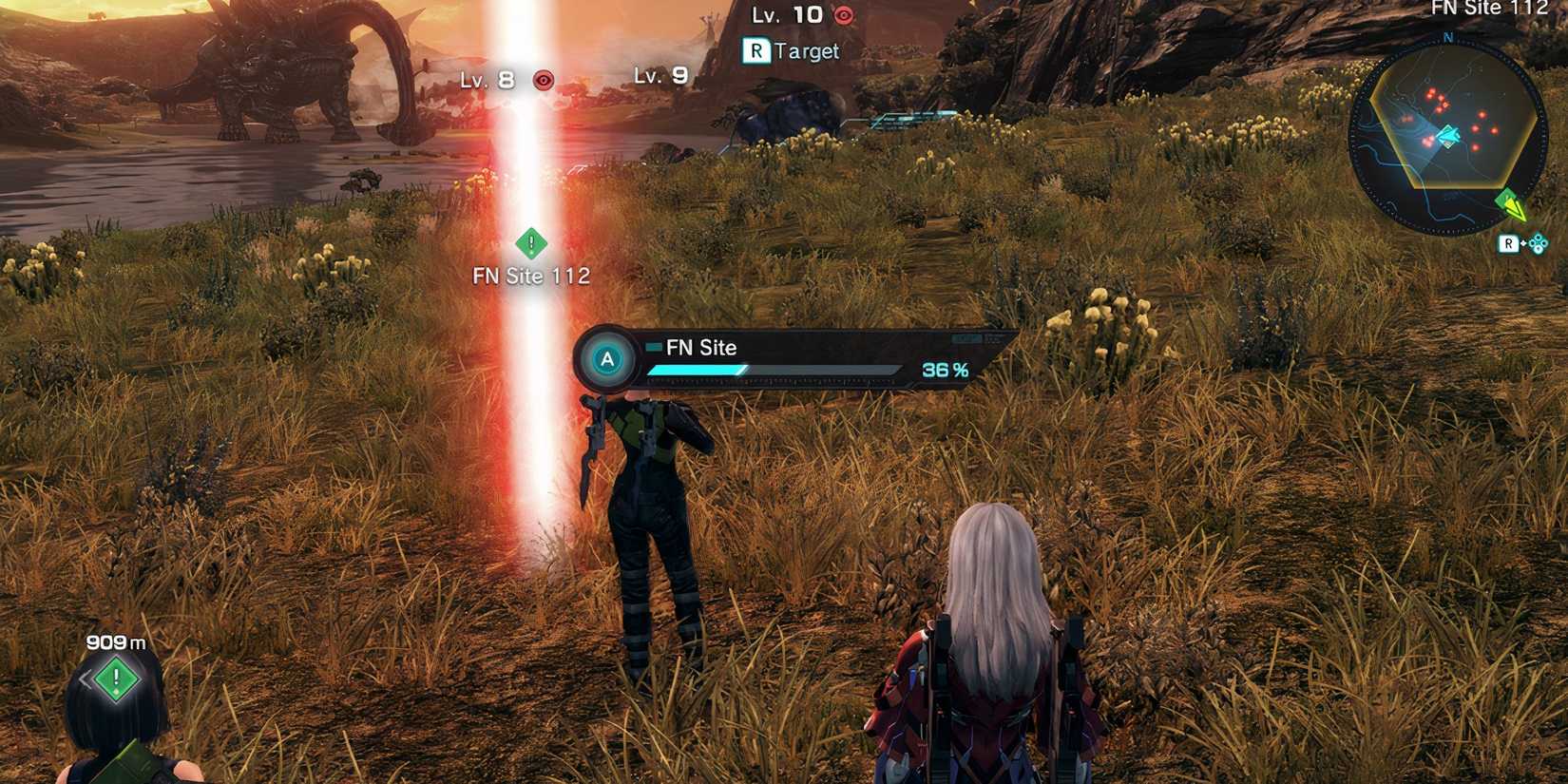Click the red aggro eye beside Lv. 8
Screen dimensions: 1568x784
[x=542, y=80]
